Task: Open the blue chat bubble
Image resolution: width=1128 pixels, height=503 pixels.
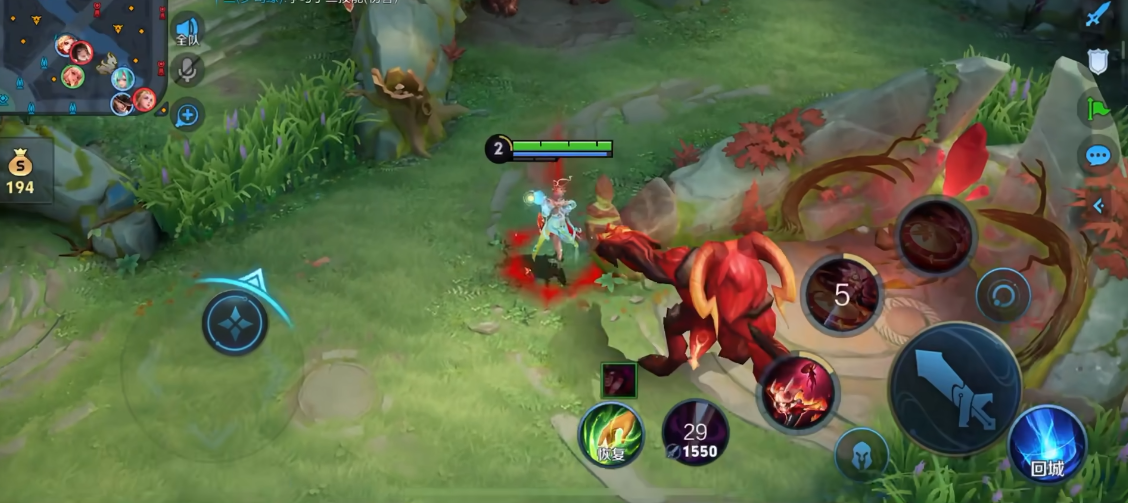Action: 1098,155
